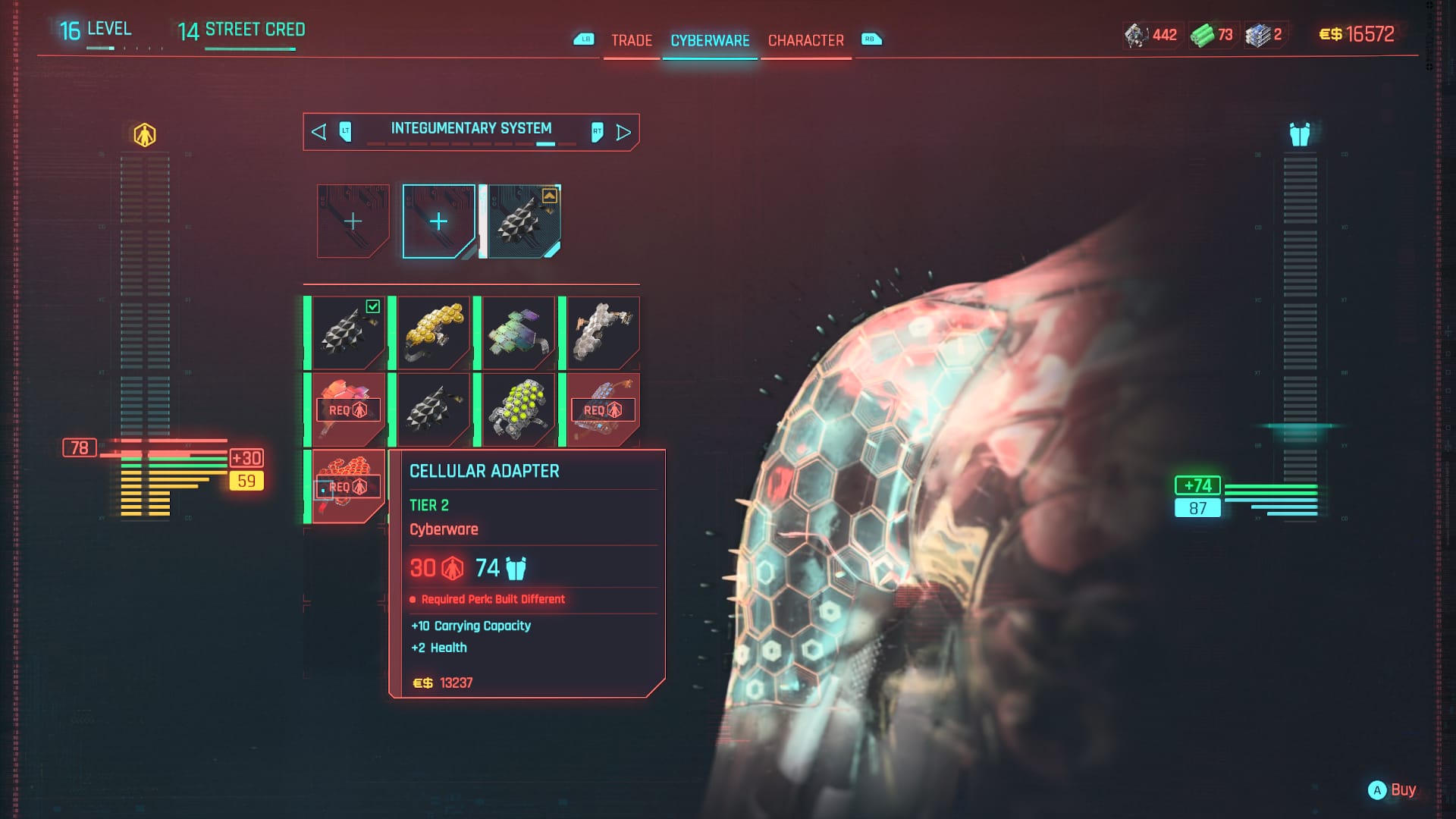Go to previous cyberware category arrow

pos(319,132)
